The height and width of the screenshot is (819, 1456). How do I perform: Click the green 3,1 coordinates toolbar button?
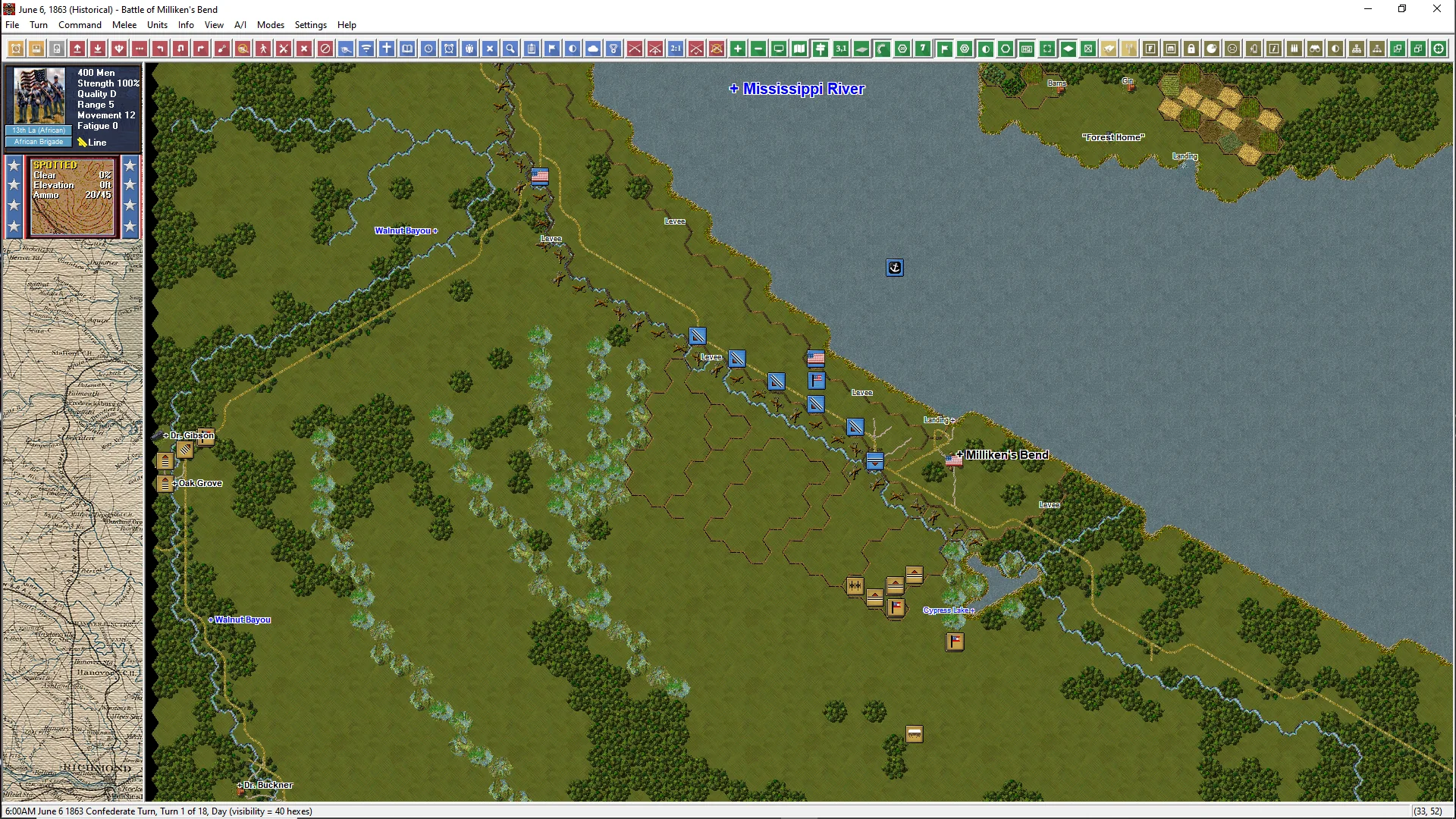click(x=841, y=49)
